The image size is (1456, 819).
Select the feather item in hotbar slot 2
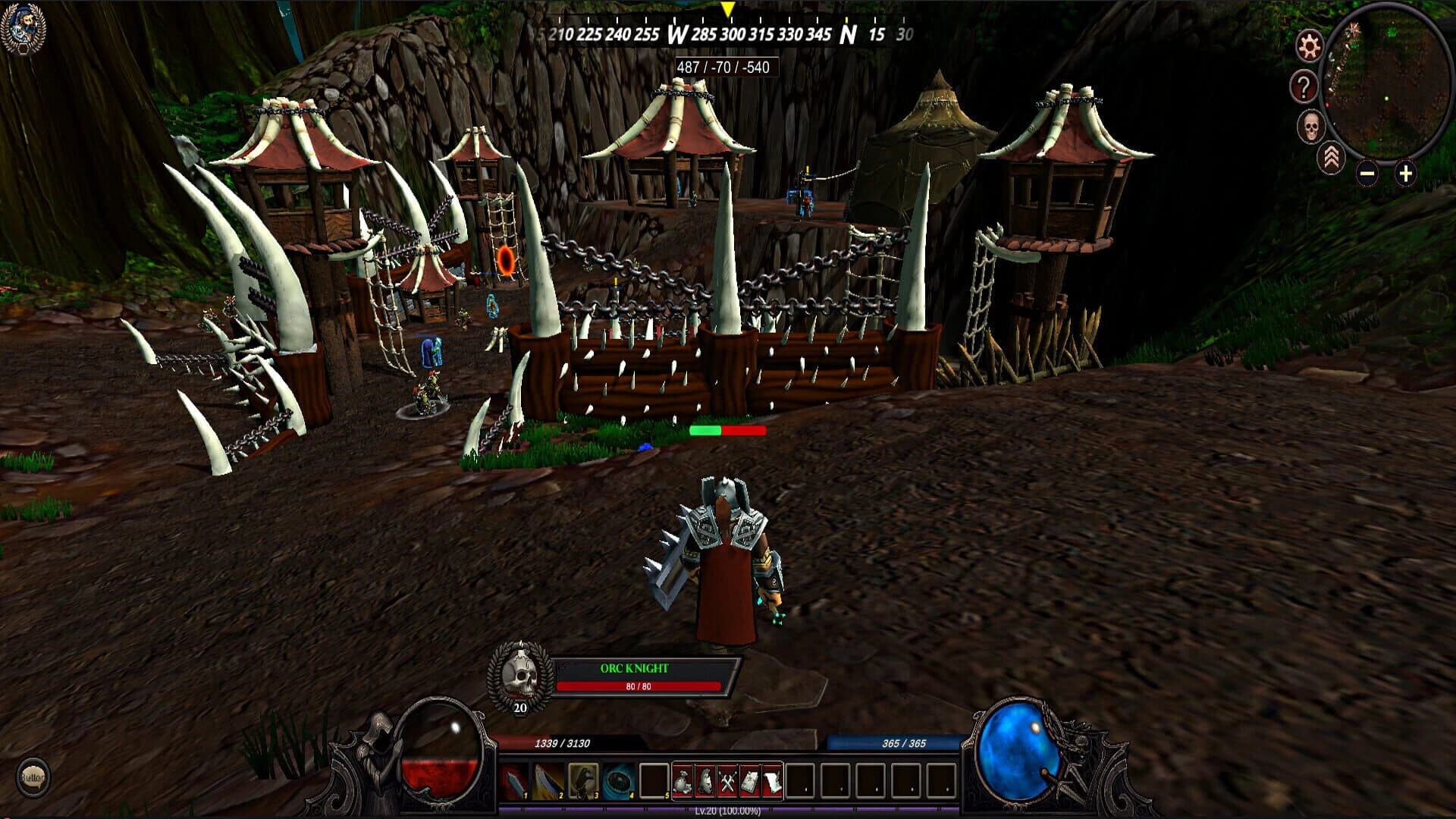pos(547,780)
